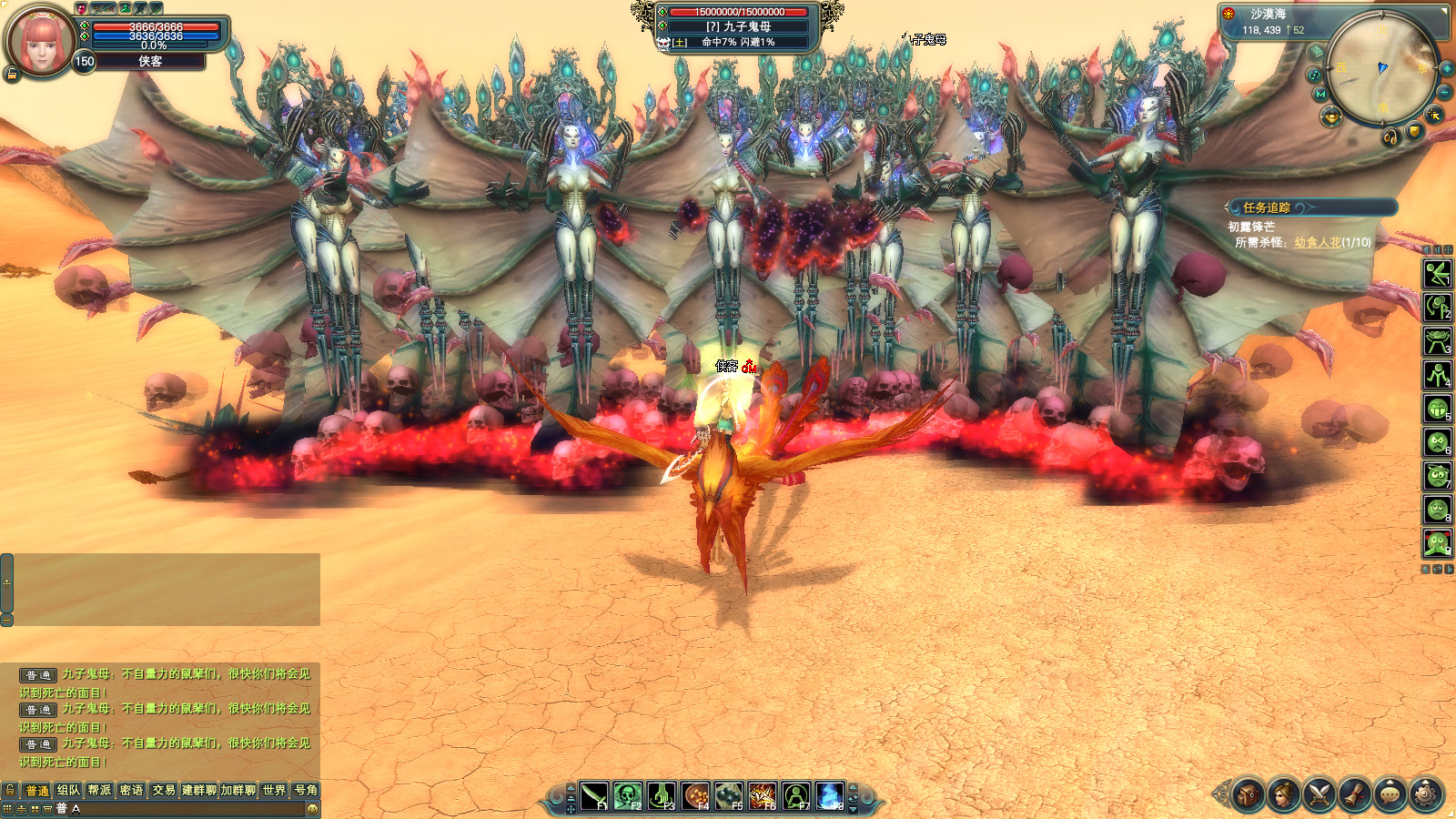Open the 帮派 guild chat tab

click(99, 790)
